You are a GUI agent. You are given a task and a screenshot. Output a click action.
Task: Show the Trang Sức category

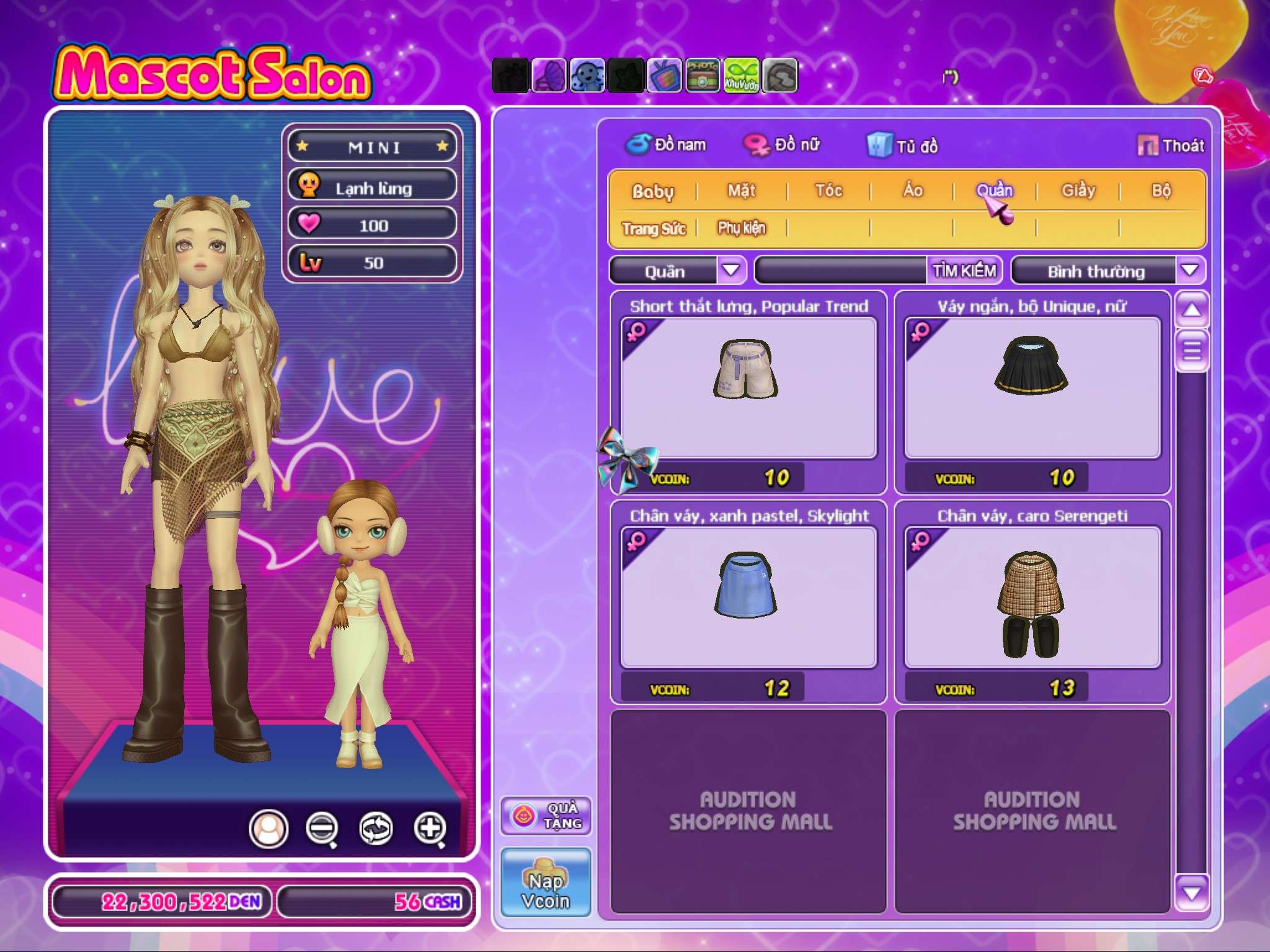pos(654,229)
